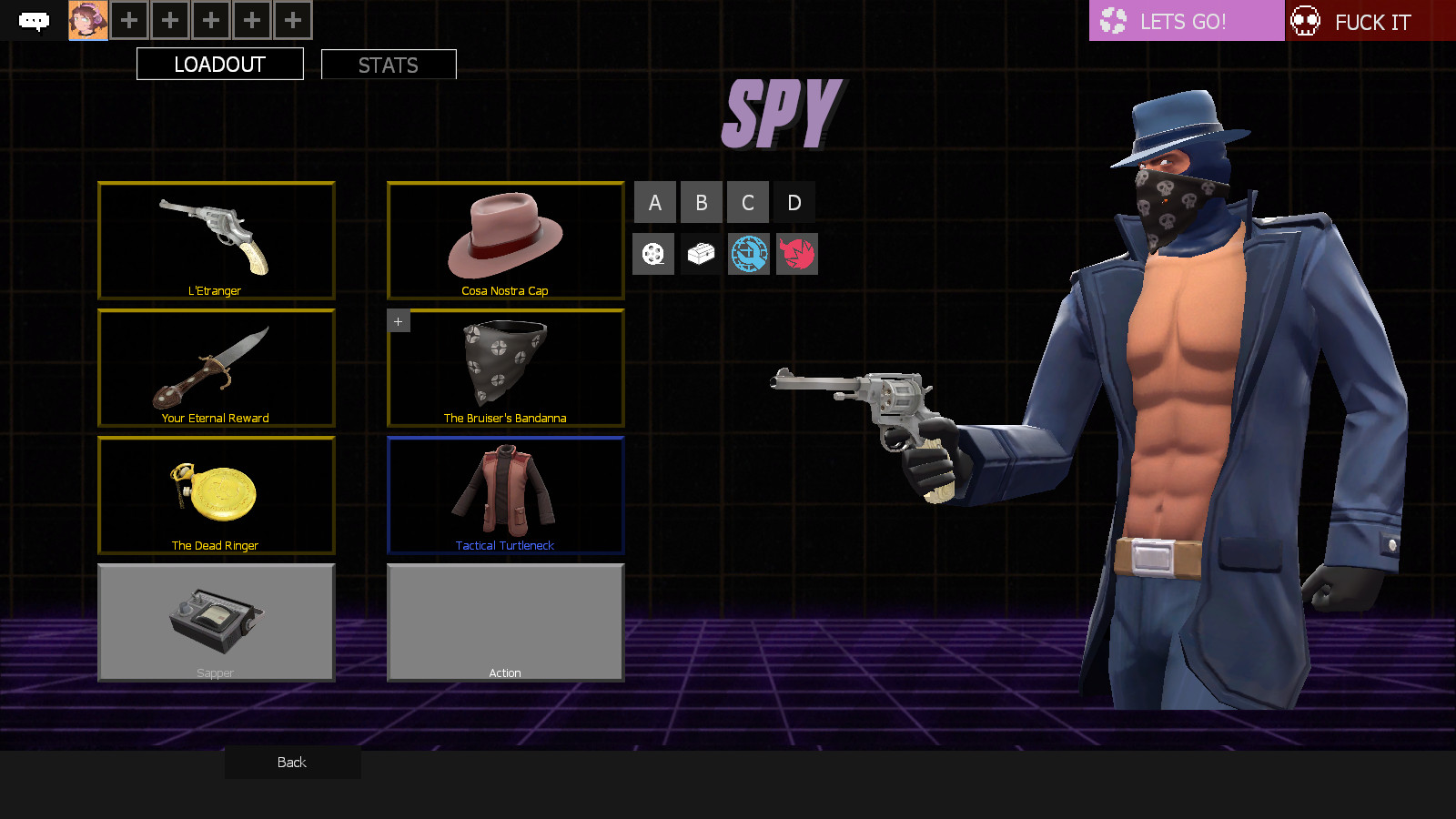Click the paw icon beside LETS GO!
This screenshot has width=1456, height=819.
(1112, 20)
